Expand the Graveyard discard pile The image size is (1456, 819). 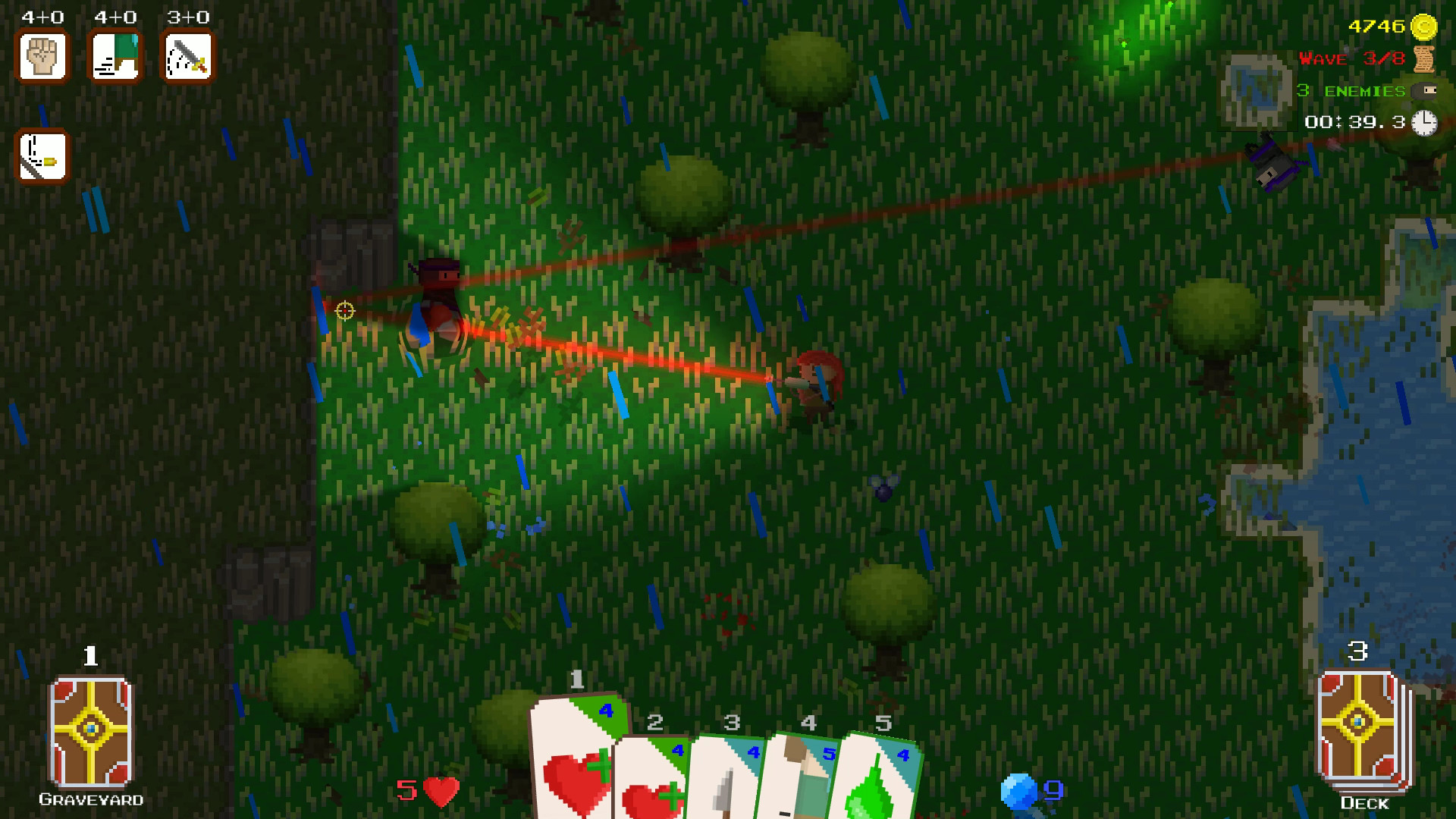point(89,732)
